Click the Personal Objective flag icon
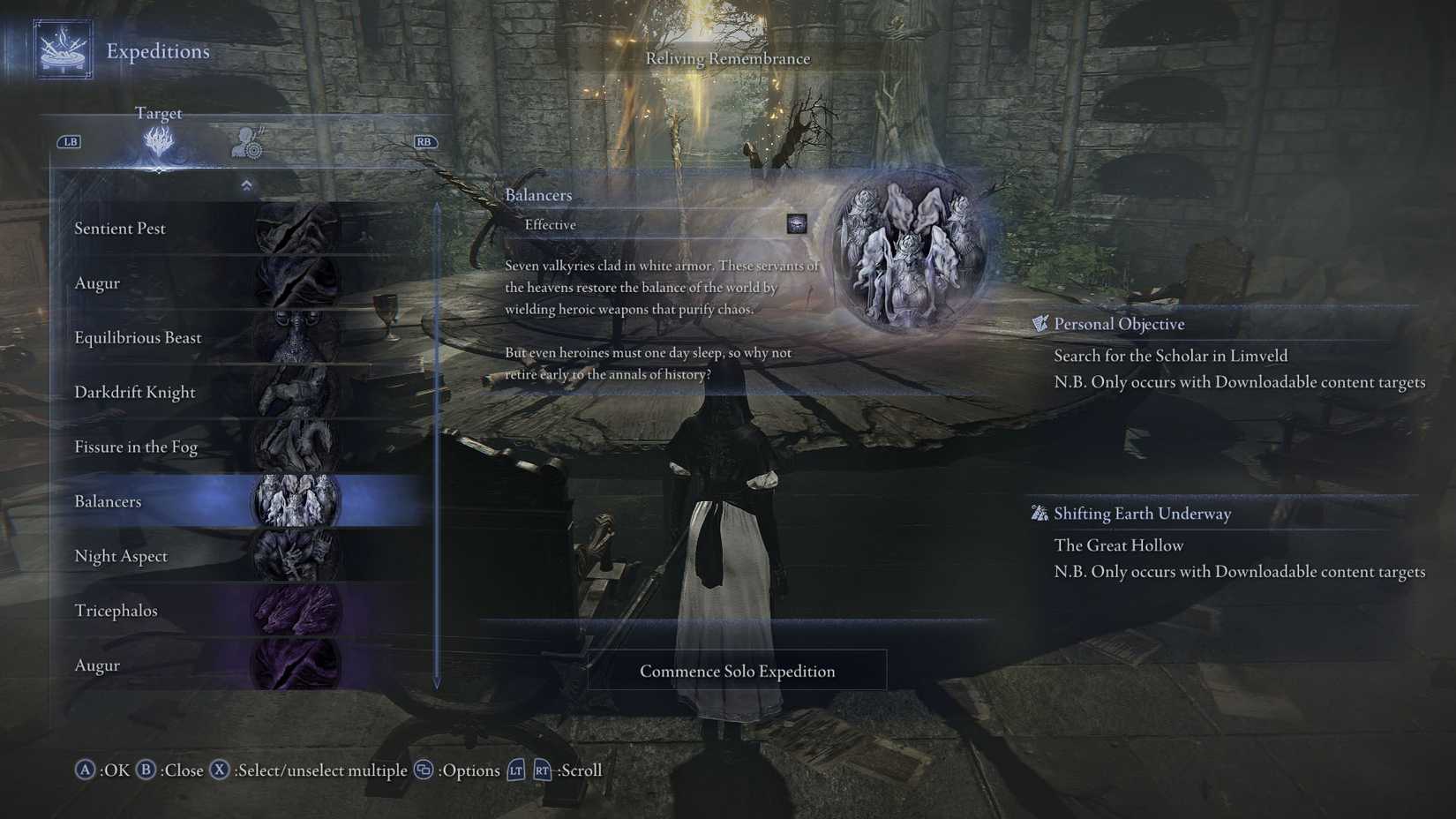The image size is (1456, 819). (1041, 323)
